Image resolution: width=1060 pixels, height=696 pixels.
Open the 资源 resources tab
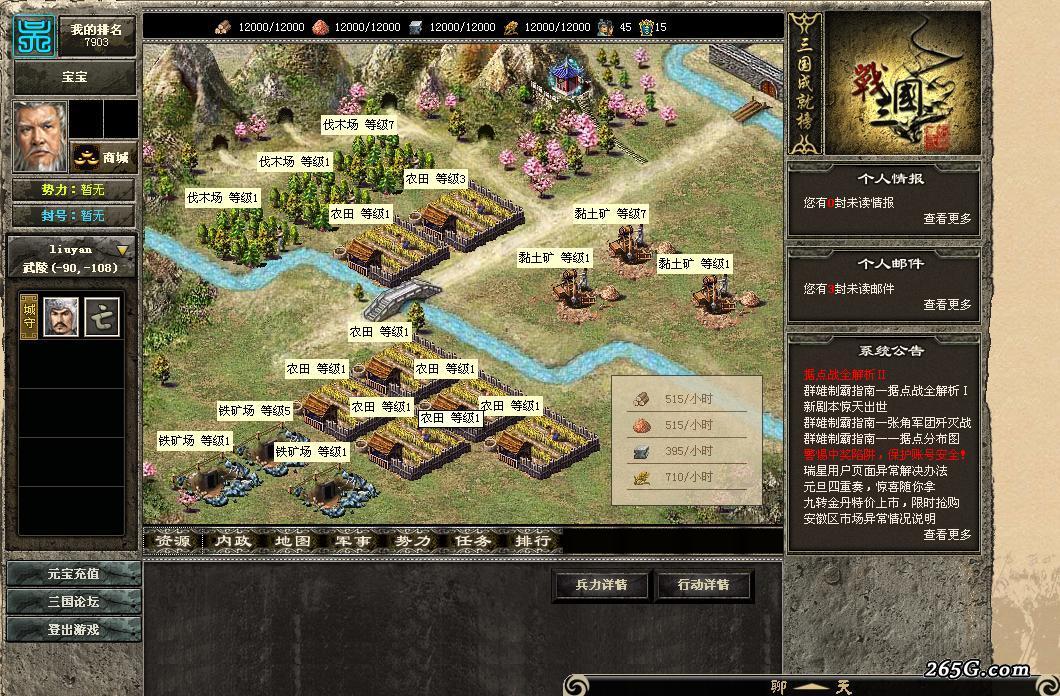[x=173, y=541]
